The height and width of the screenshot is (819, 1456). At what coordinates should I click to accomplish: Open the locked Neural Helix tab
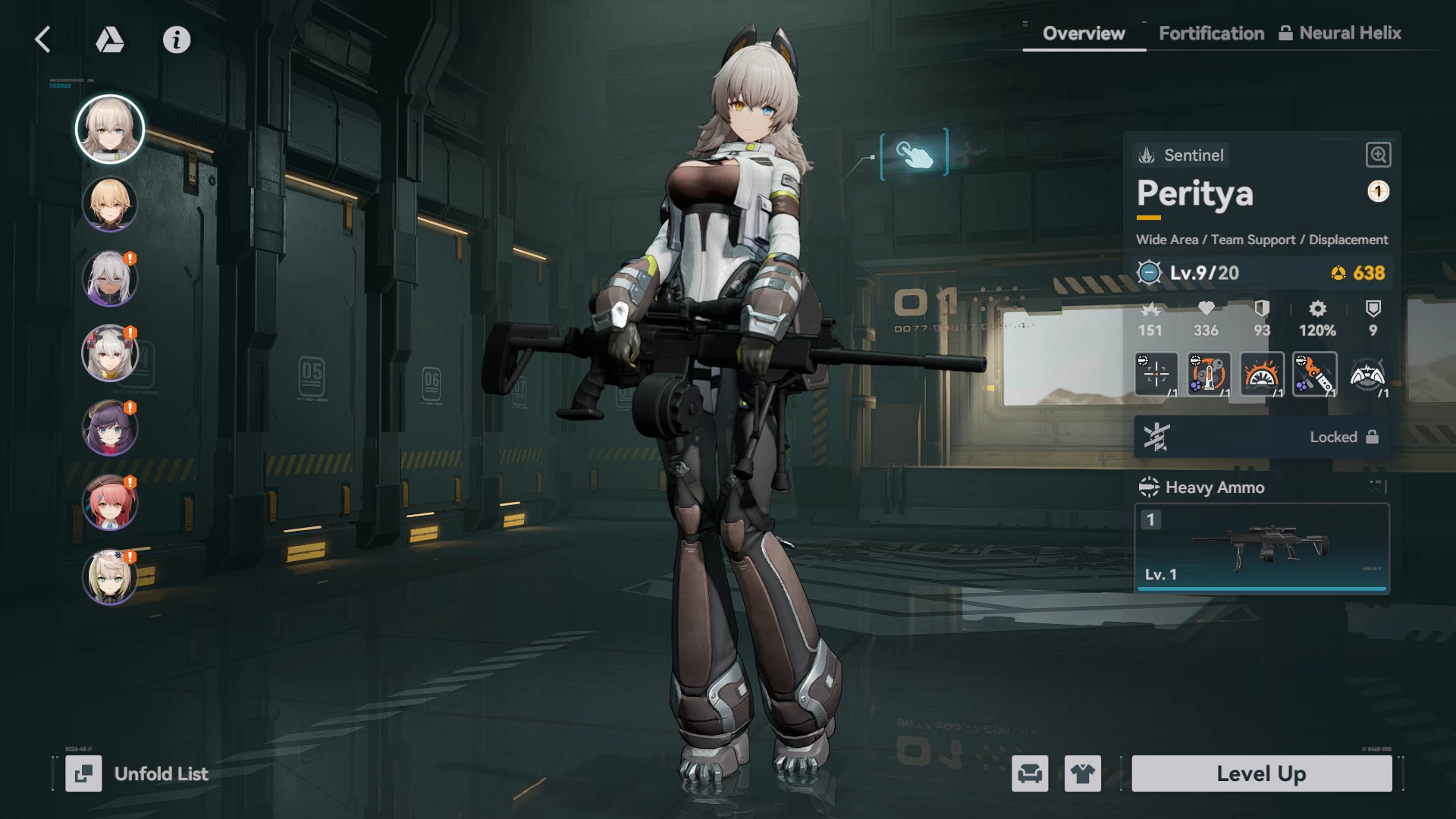pos(1340,33)
